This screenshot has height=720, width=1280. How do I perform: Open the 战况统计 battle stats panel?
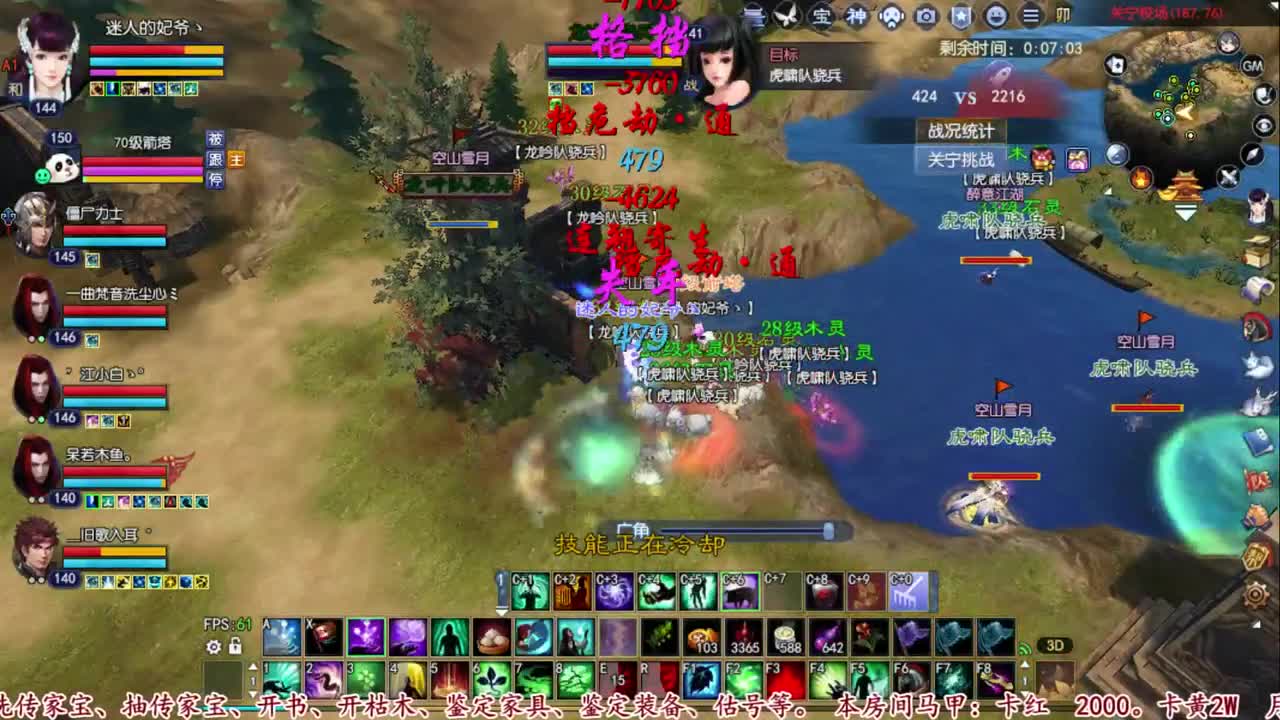point(963,131)
